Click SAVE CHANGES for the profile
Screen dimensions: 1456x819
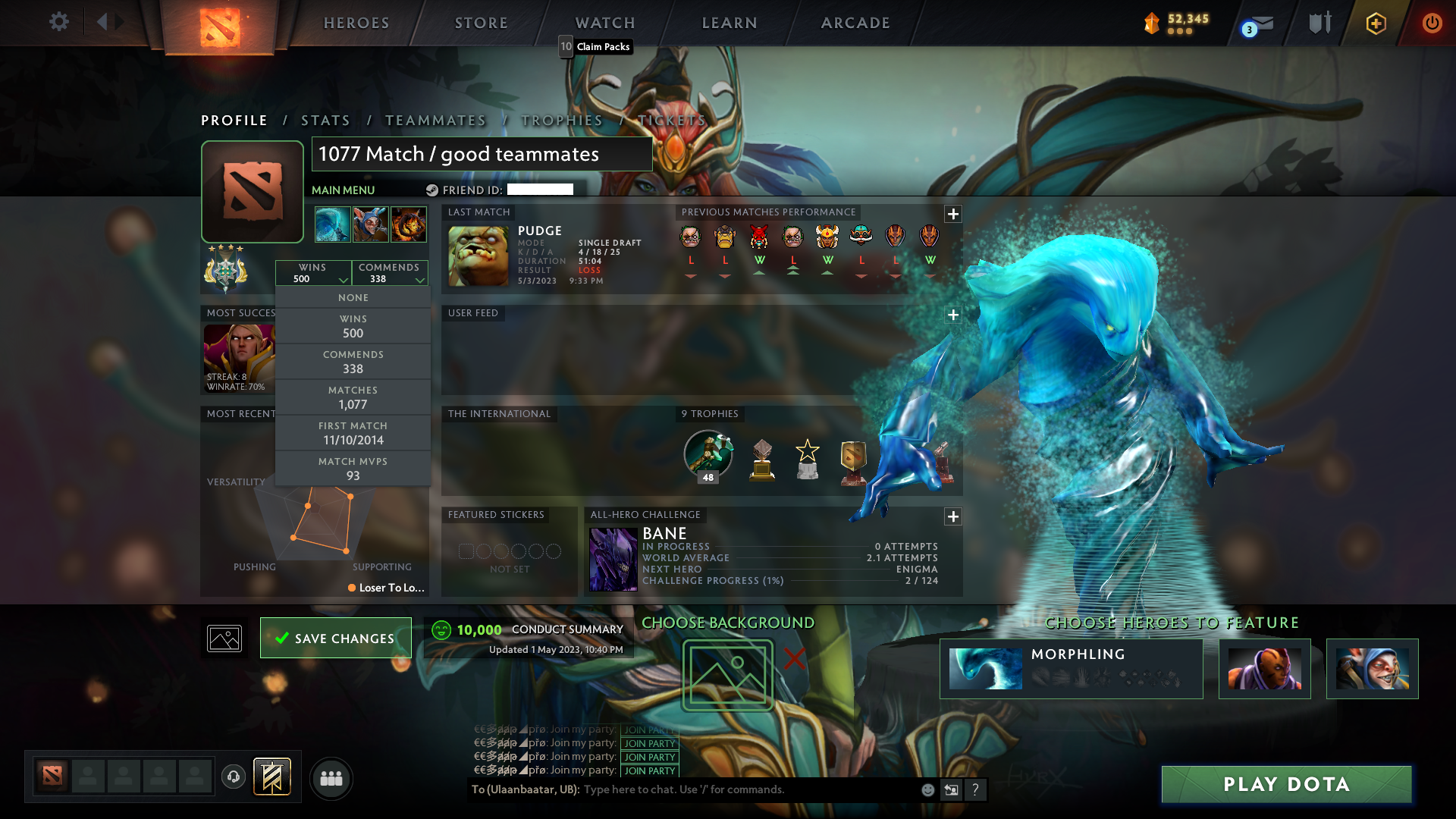(335, 638)
